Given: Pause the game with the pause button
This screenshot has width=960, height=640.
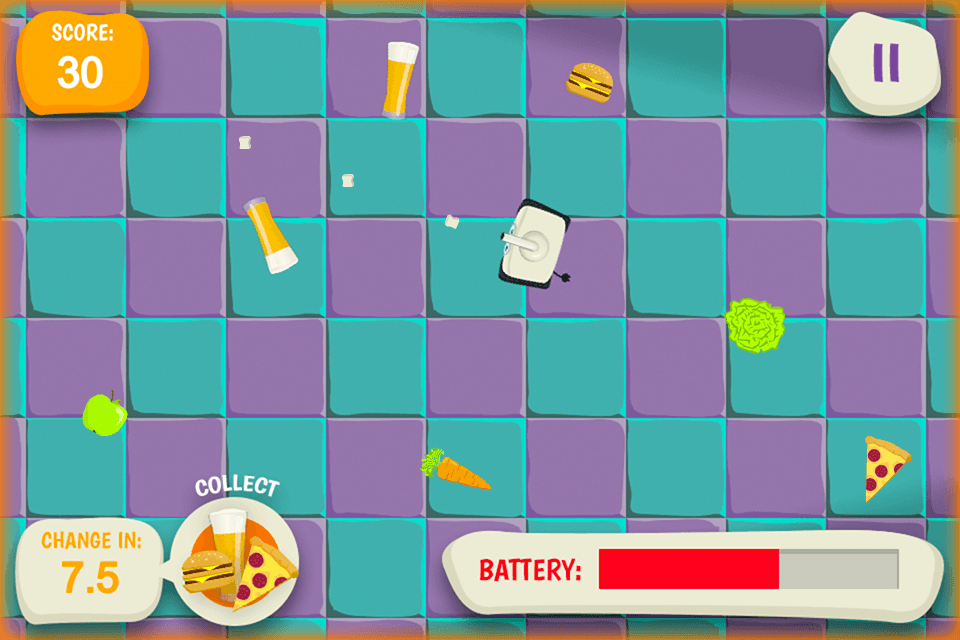Looking at the screenshot, I should click(885, 62).
